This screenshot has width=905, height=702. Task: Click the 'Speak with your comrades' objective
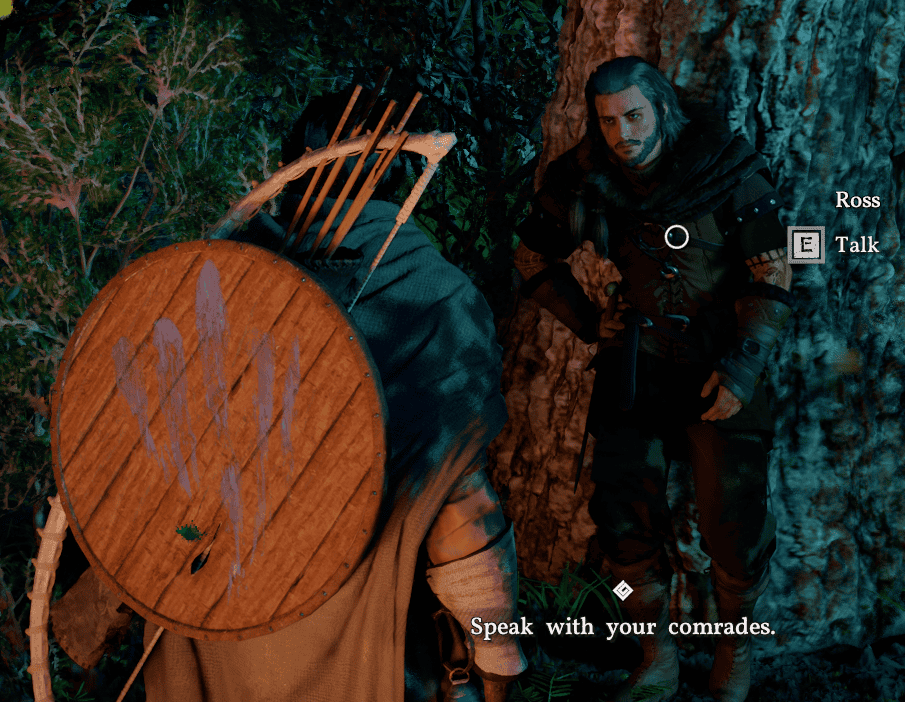pos(622,627)
